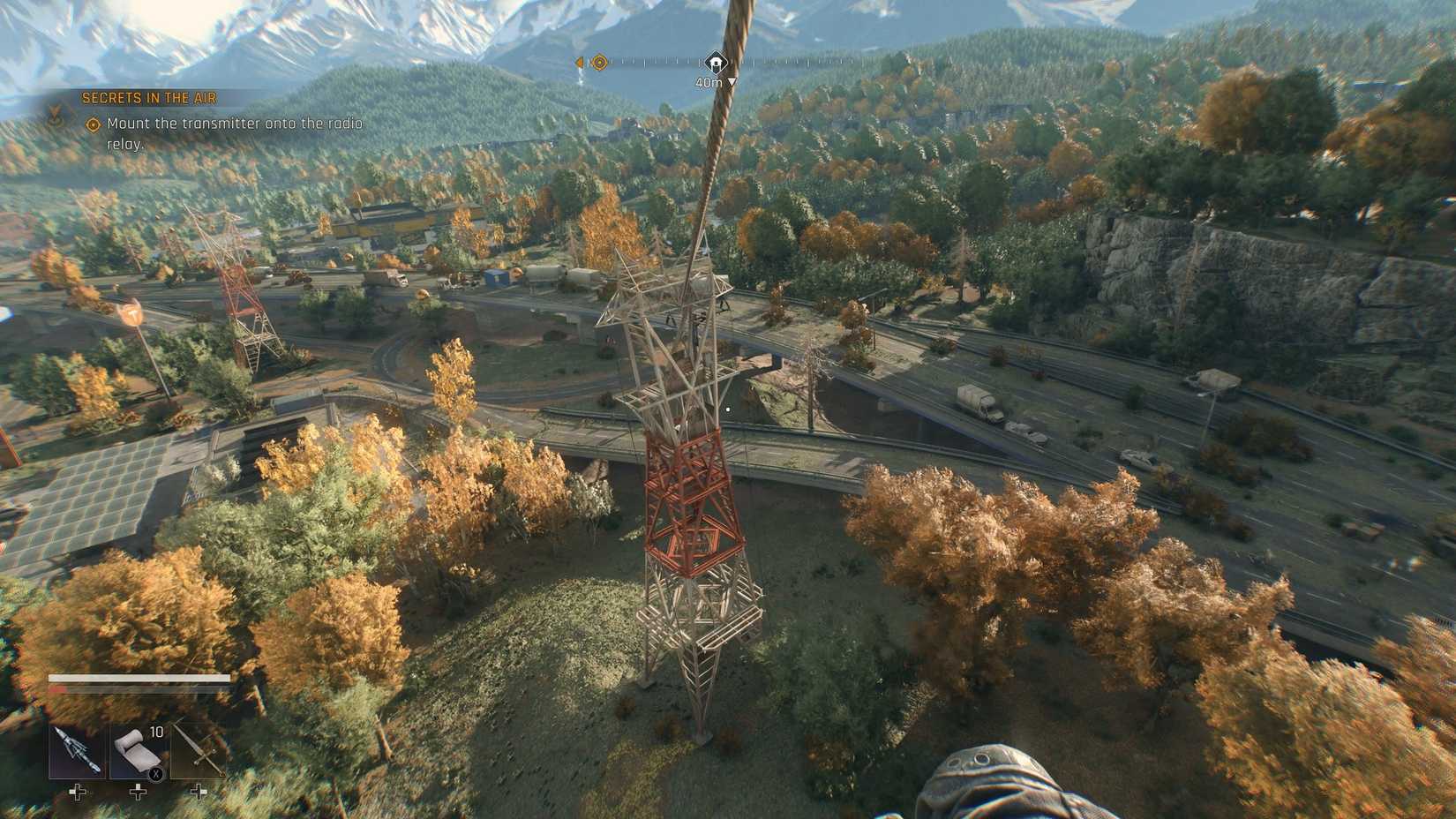1456x819 pixels.
Task: Click the orange tracked-quest arrow on the compass
Action: [x=599, y=63]
